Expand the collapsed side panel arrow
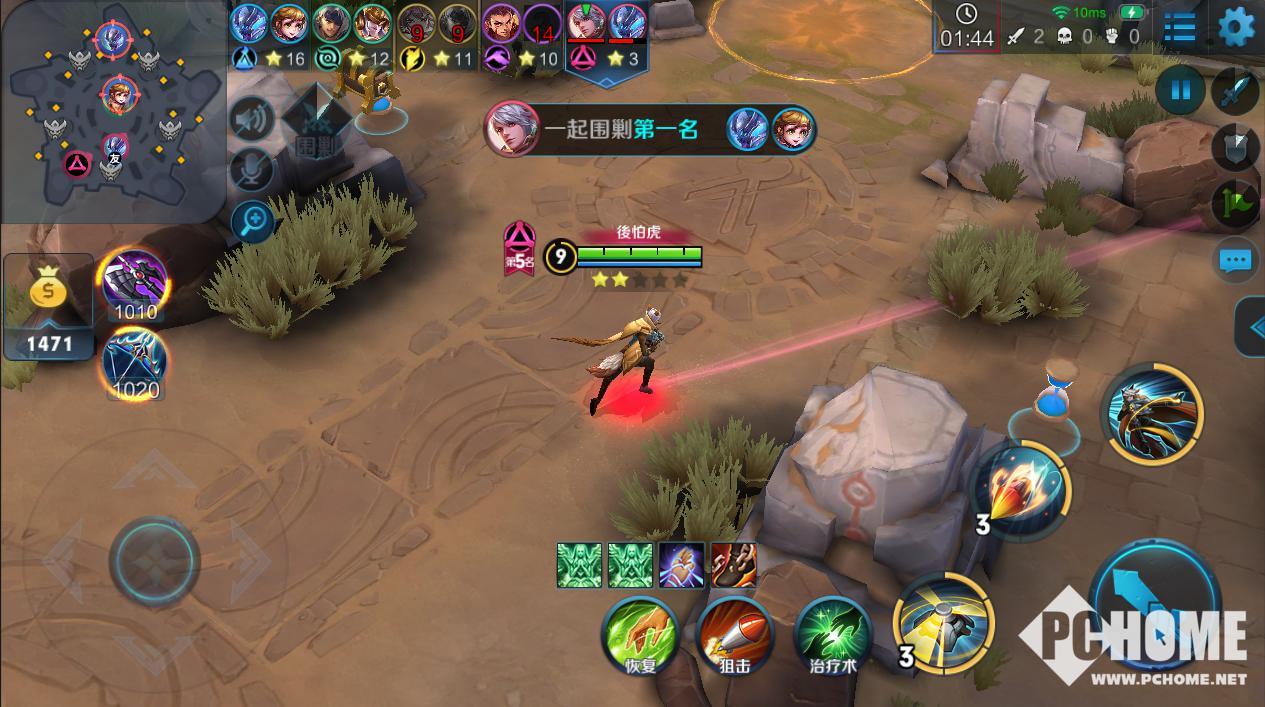This screenshot has height=707, width=1265. (x=1252, y=327)
